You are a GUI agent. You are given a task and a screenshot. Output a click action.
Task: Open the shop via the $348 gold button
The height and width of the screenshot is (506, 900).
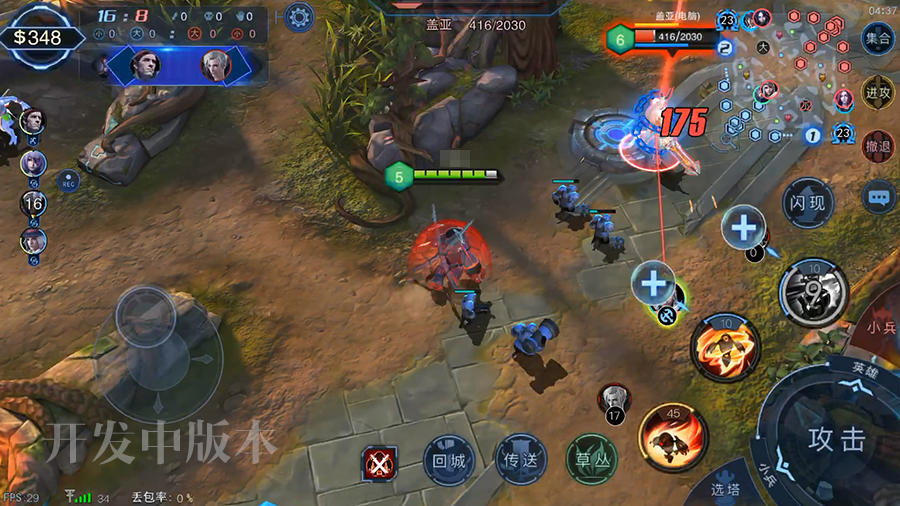[x=38, y=38]
